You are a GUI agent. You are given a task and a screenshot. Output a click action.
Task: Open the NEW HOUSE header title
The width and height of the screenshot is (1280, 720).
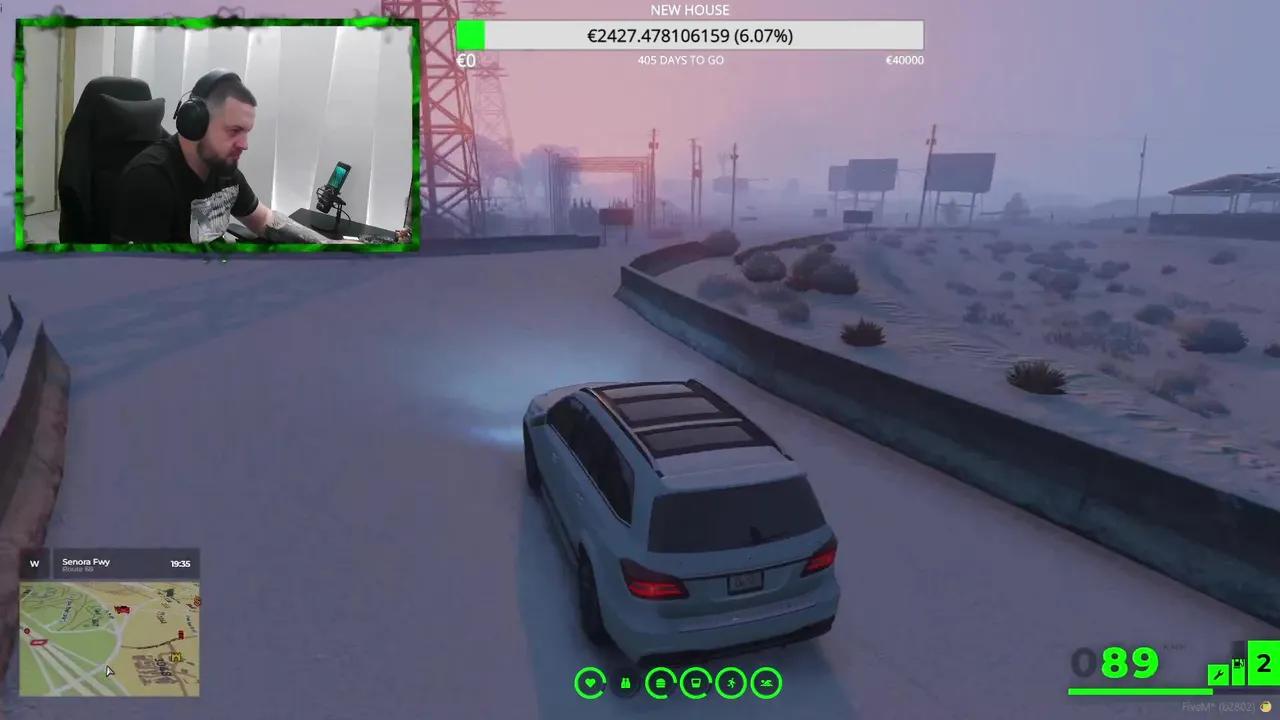690,9
